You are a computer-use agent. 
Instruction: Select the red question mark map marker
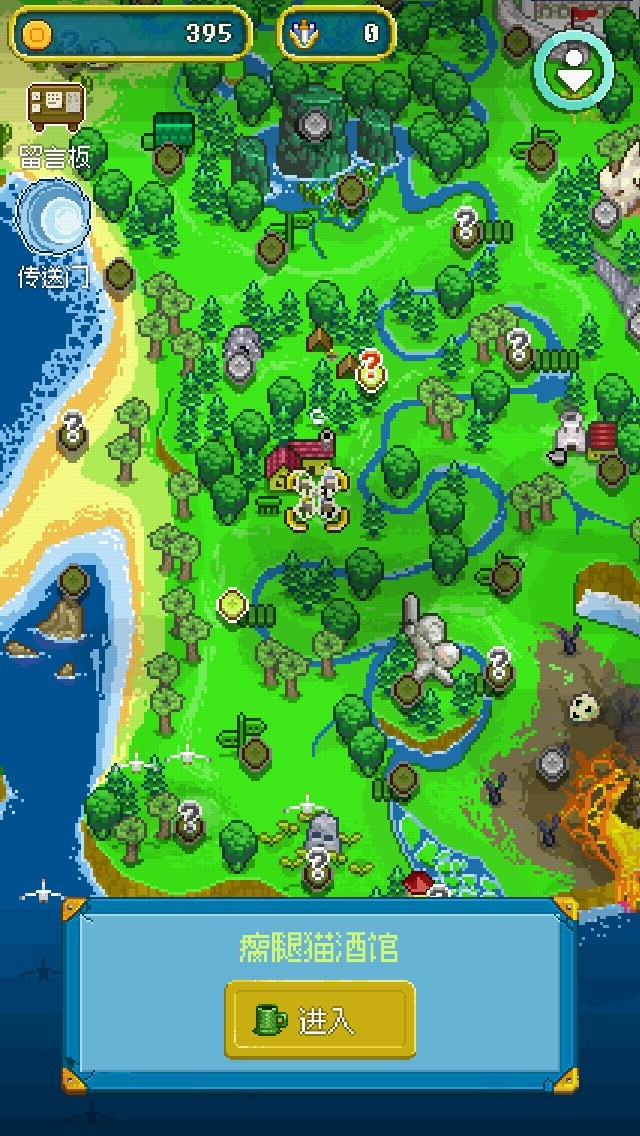point(371,368)
